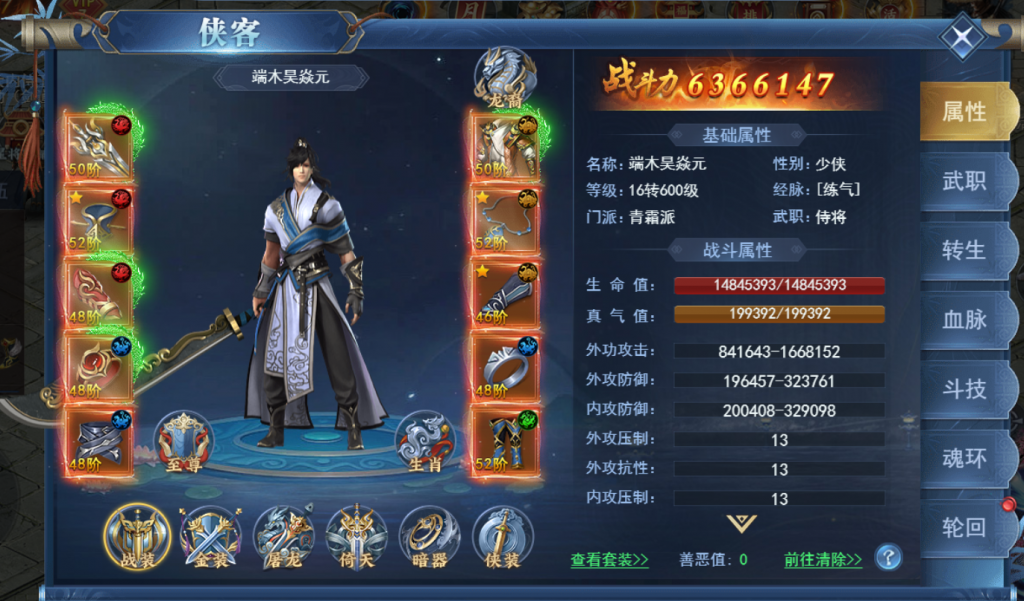Show the 血脉 tab
The height and width of the screenshot is (601, 1024).
coord(964,319)
